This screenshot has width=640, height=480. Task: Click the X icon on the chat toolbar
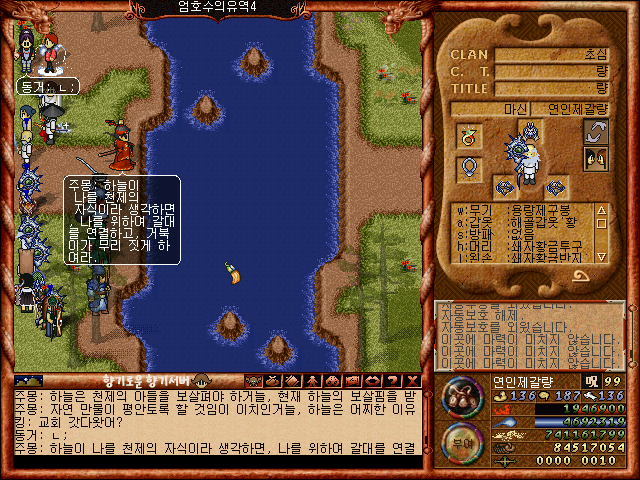[x=412, y=380]
